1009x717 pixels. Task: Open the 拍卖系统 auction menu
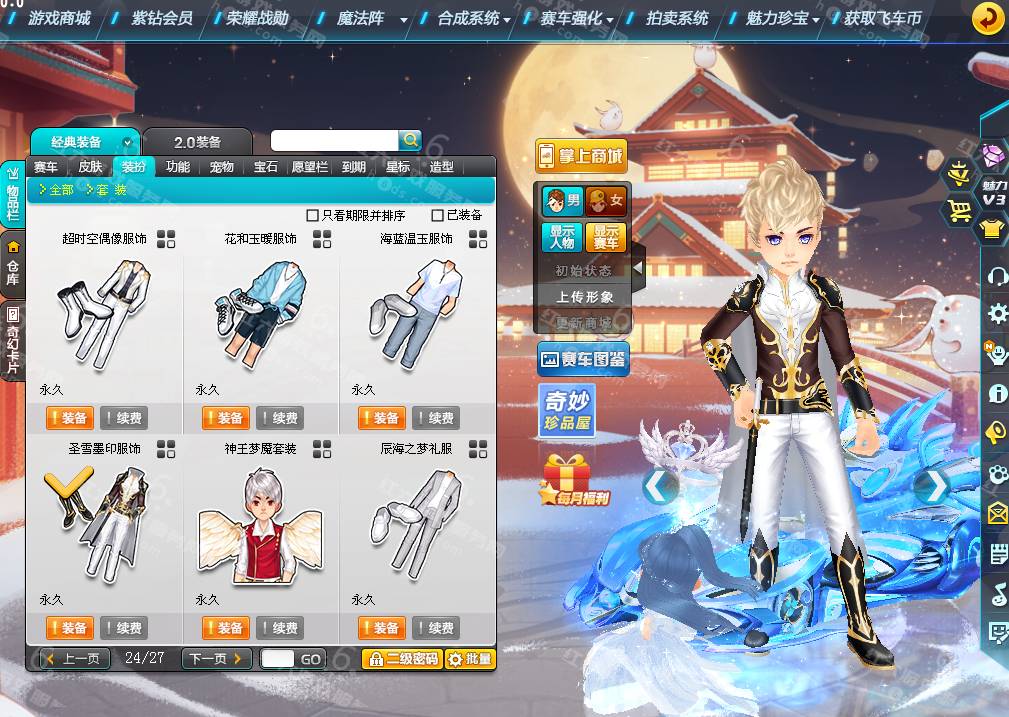click(677, 18)
